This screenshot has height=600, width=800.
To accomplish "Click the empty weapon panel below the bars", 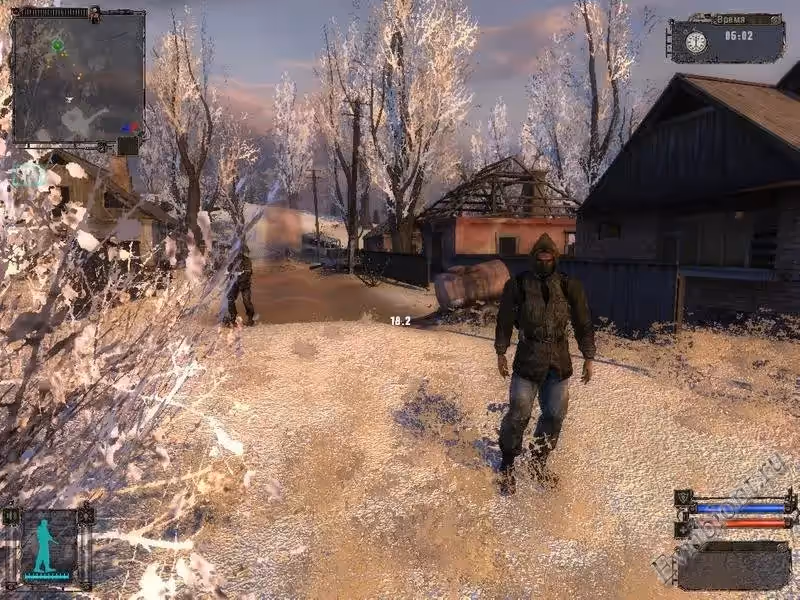I will tap(734, 565).
